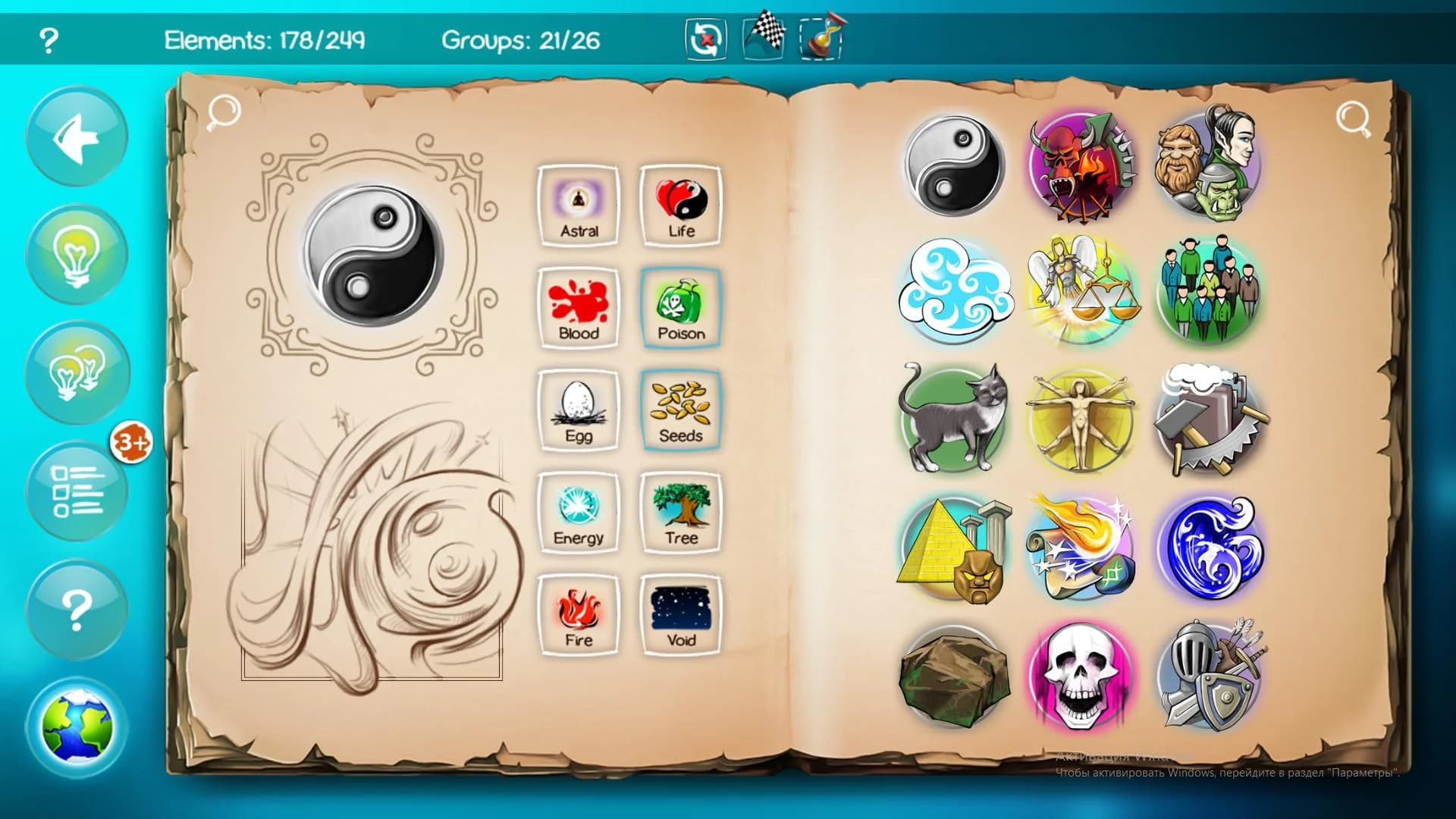Toggle the Seeds element selection
This screenshot has height=819, width=1456.
pyautogui.click(x=680, y=409)
